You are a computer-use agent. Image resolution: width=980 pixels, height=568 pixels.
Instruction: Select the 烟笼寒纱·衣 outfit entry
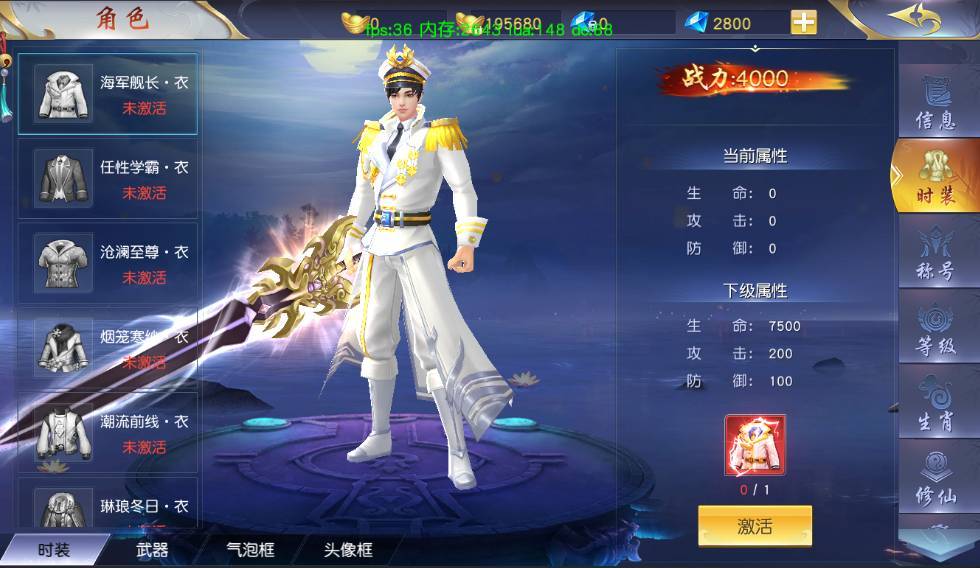point(108,348)
